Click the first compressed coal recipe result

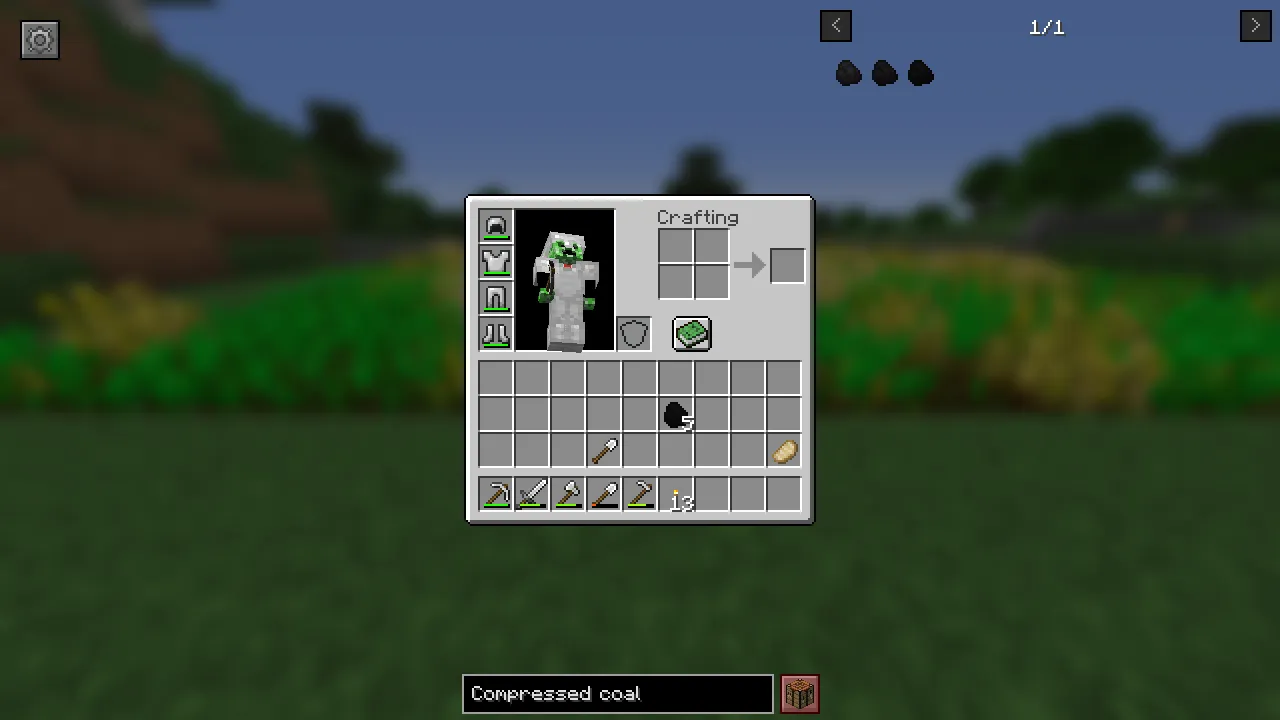[x=847, y=73]
